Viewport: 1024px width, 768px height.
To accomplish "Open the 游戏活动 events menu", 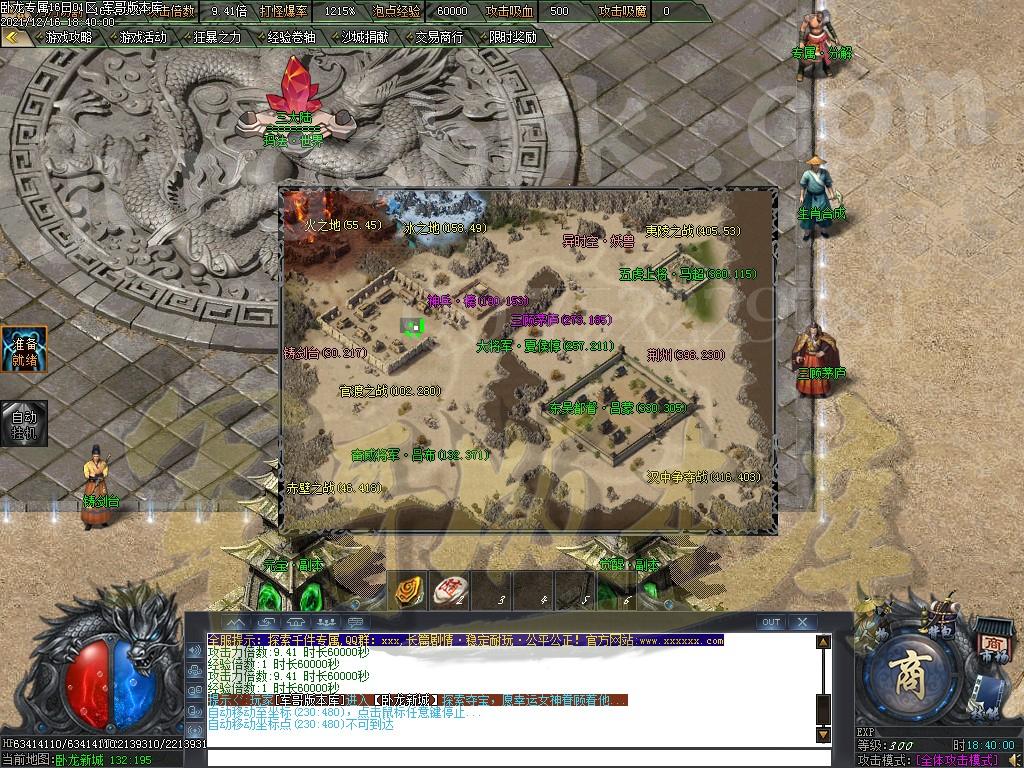I will [x=142, y=37].
